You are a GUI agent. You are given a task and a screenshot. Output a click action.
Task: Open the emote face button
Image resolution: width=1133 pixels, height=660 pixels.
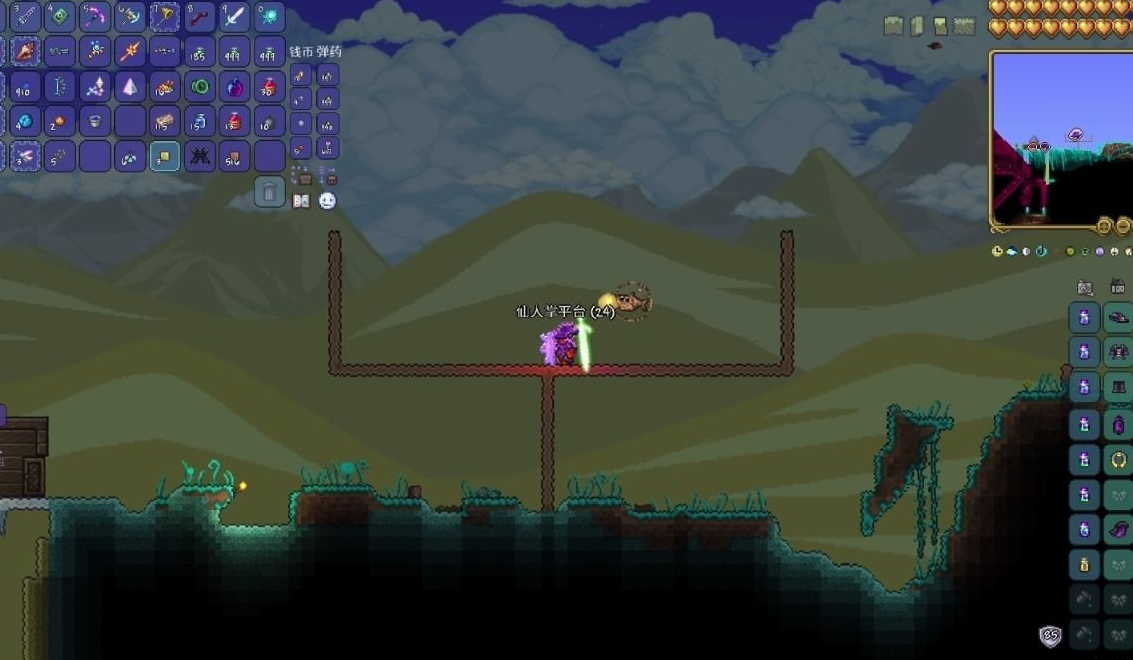(327, 201)
